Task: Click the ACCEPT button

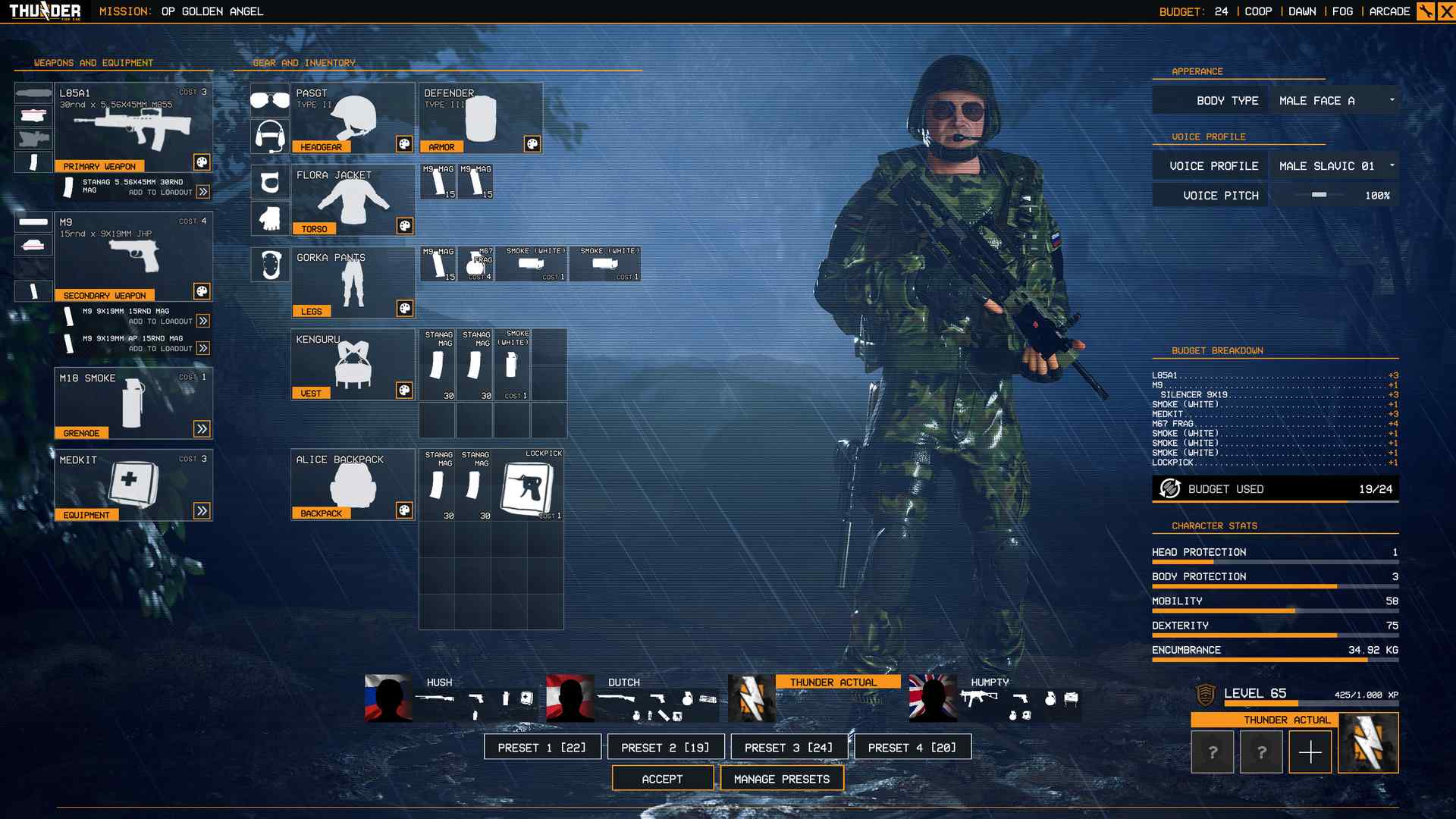Action: pos(663,778)
